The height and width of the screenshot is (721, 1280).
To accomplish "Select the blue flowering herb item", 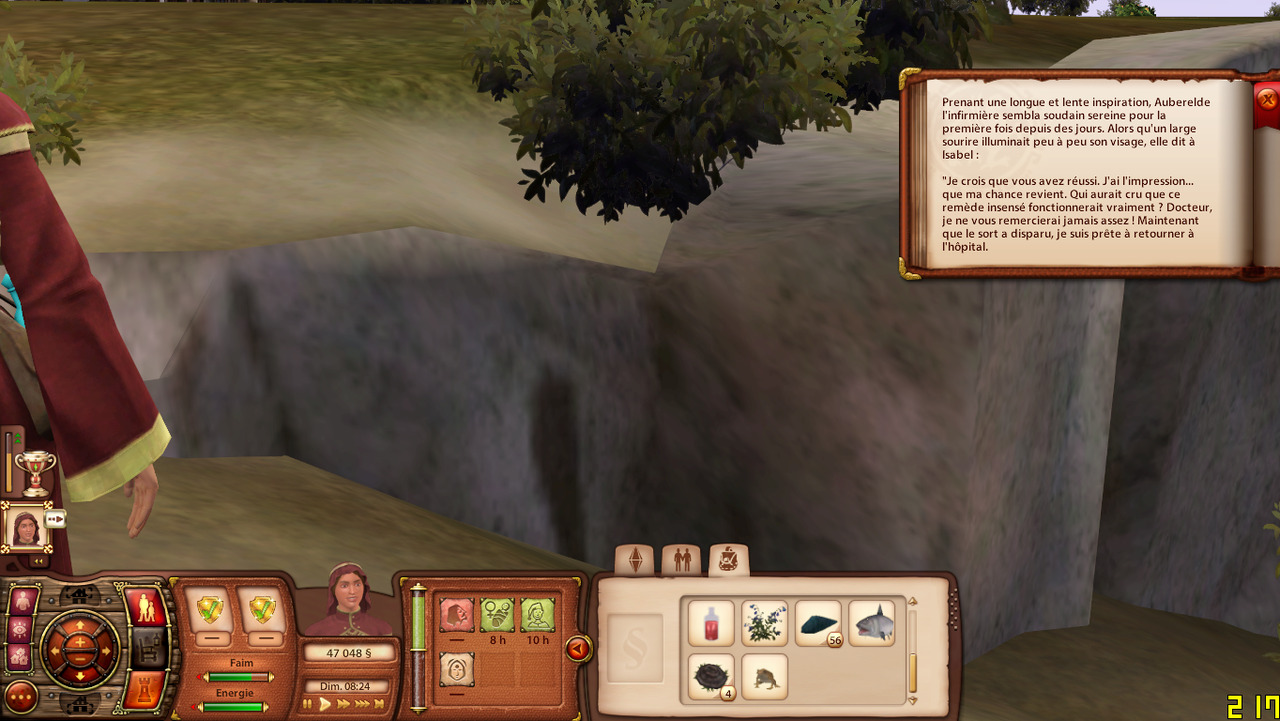I will [765, 623].
